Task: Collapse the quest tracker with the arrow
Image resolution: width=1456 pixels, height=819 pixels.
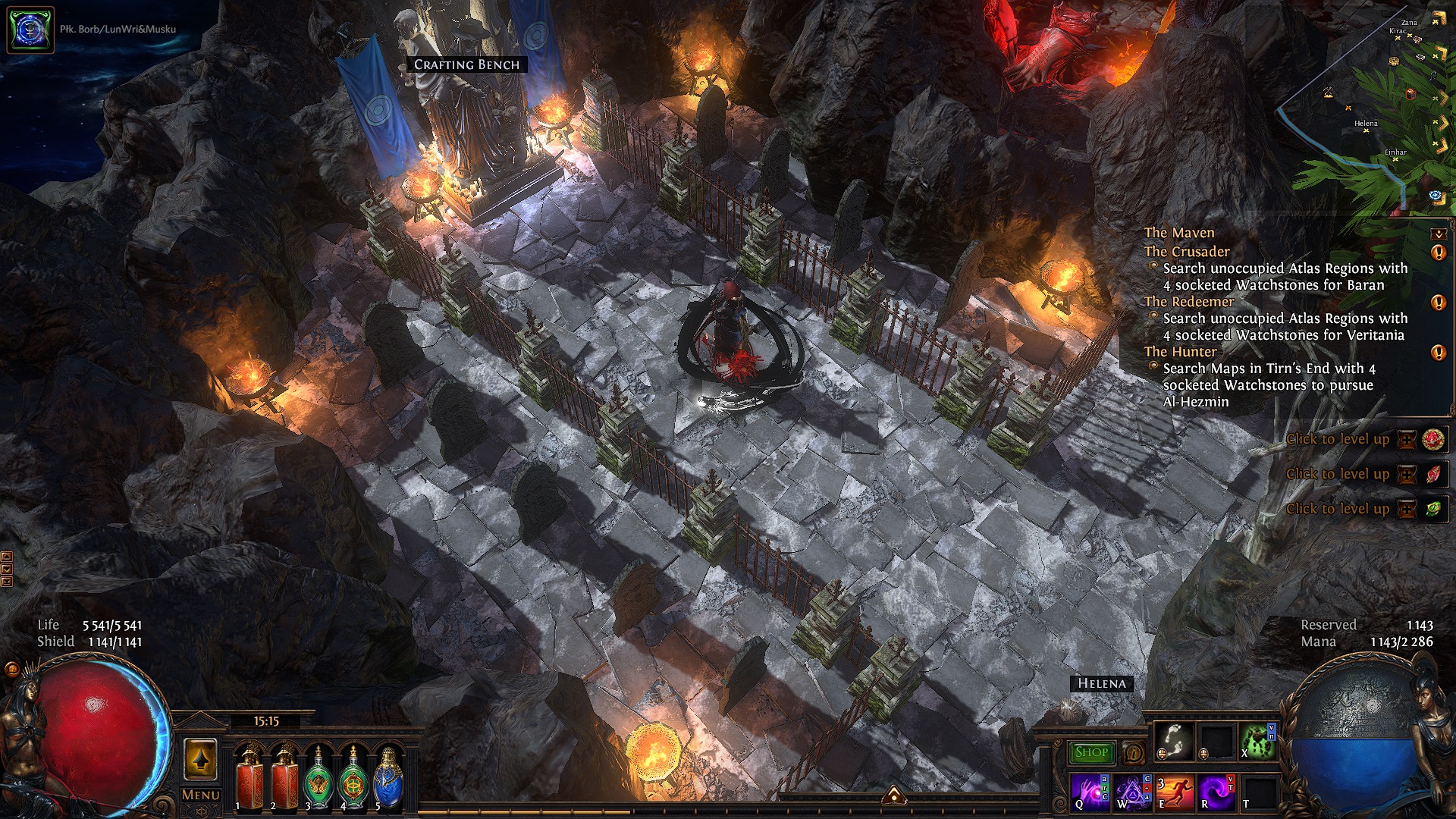Action: click(x=1438, y=234)
